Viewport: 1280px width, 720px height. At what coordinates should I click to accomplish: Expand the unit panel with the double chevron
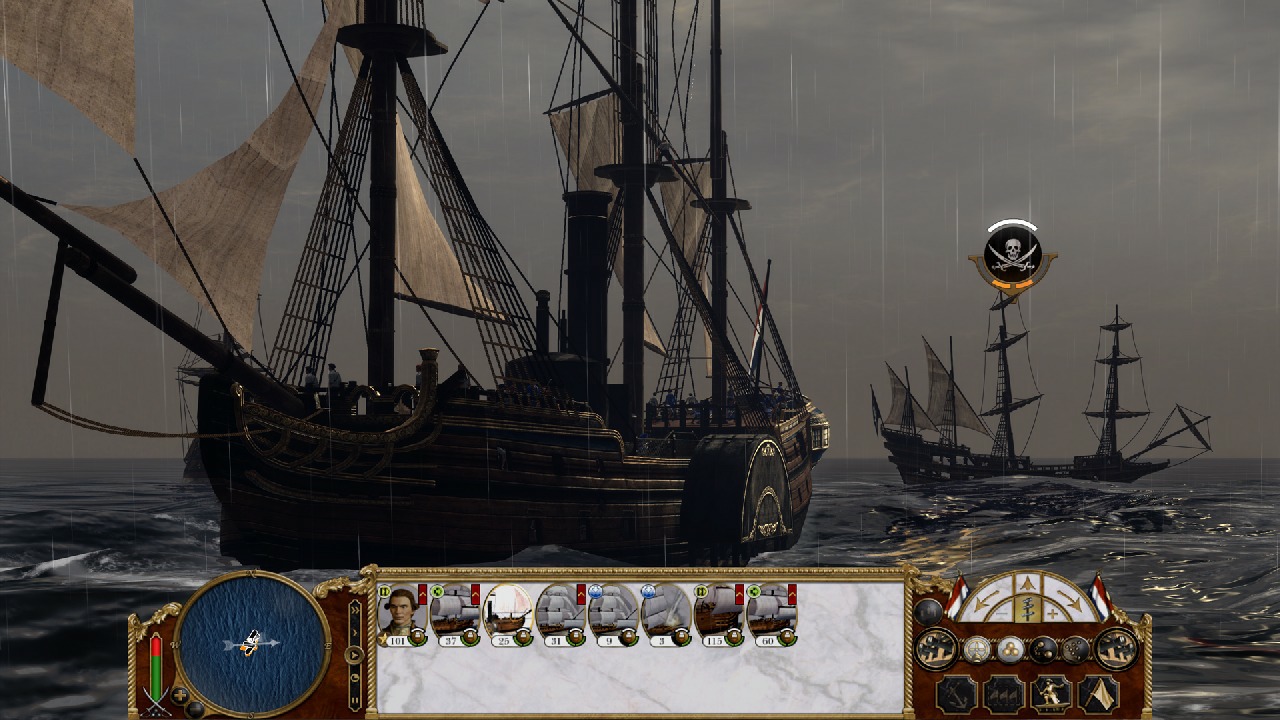[354, 610]
